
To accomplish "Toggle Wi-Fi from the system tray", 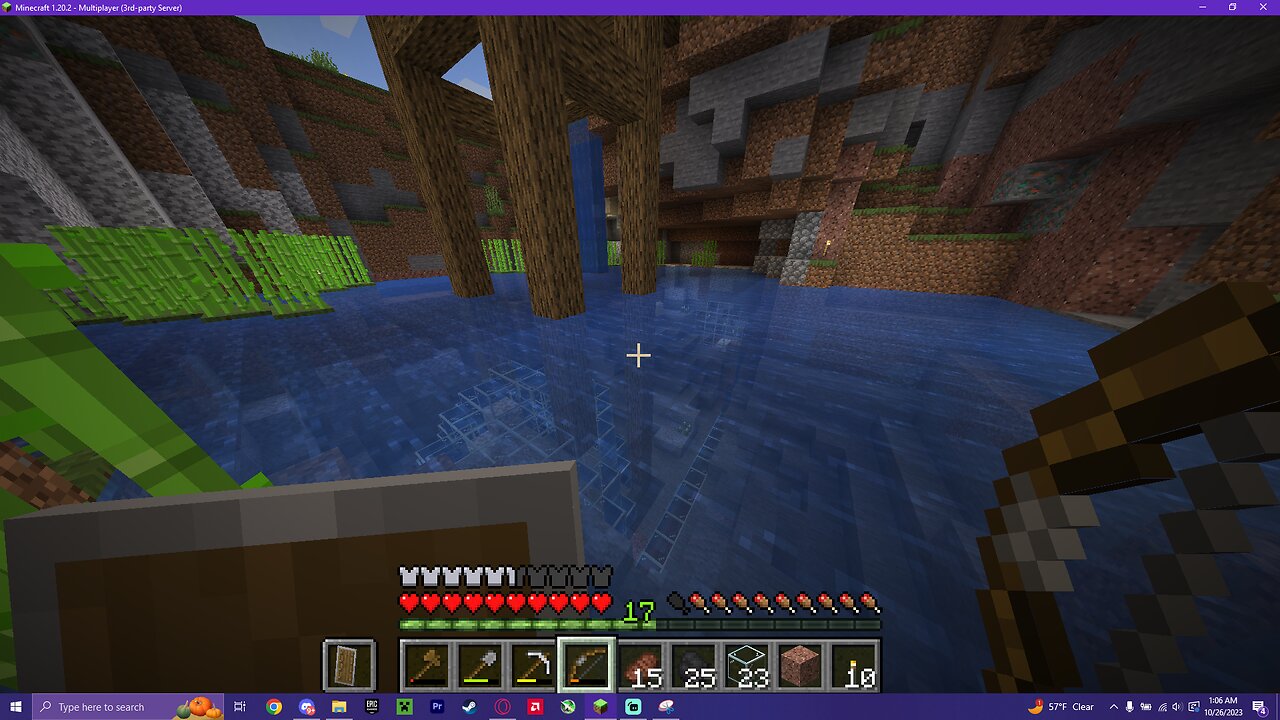I will (1163, 707).
